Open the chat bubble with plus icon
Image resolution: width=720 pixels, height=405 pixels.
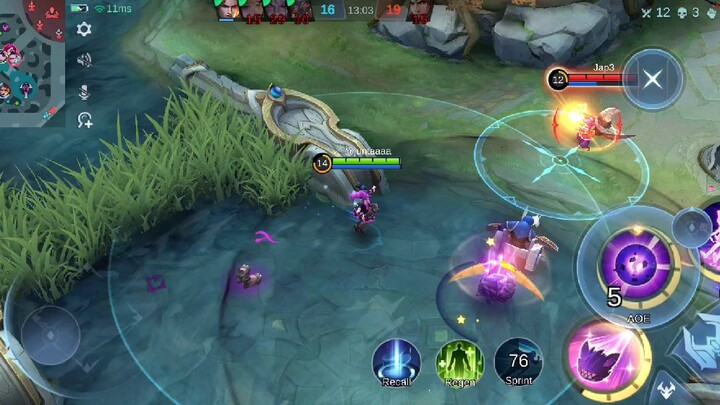(84, 120)
